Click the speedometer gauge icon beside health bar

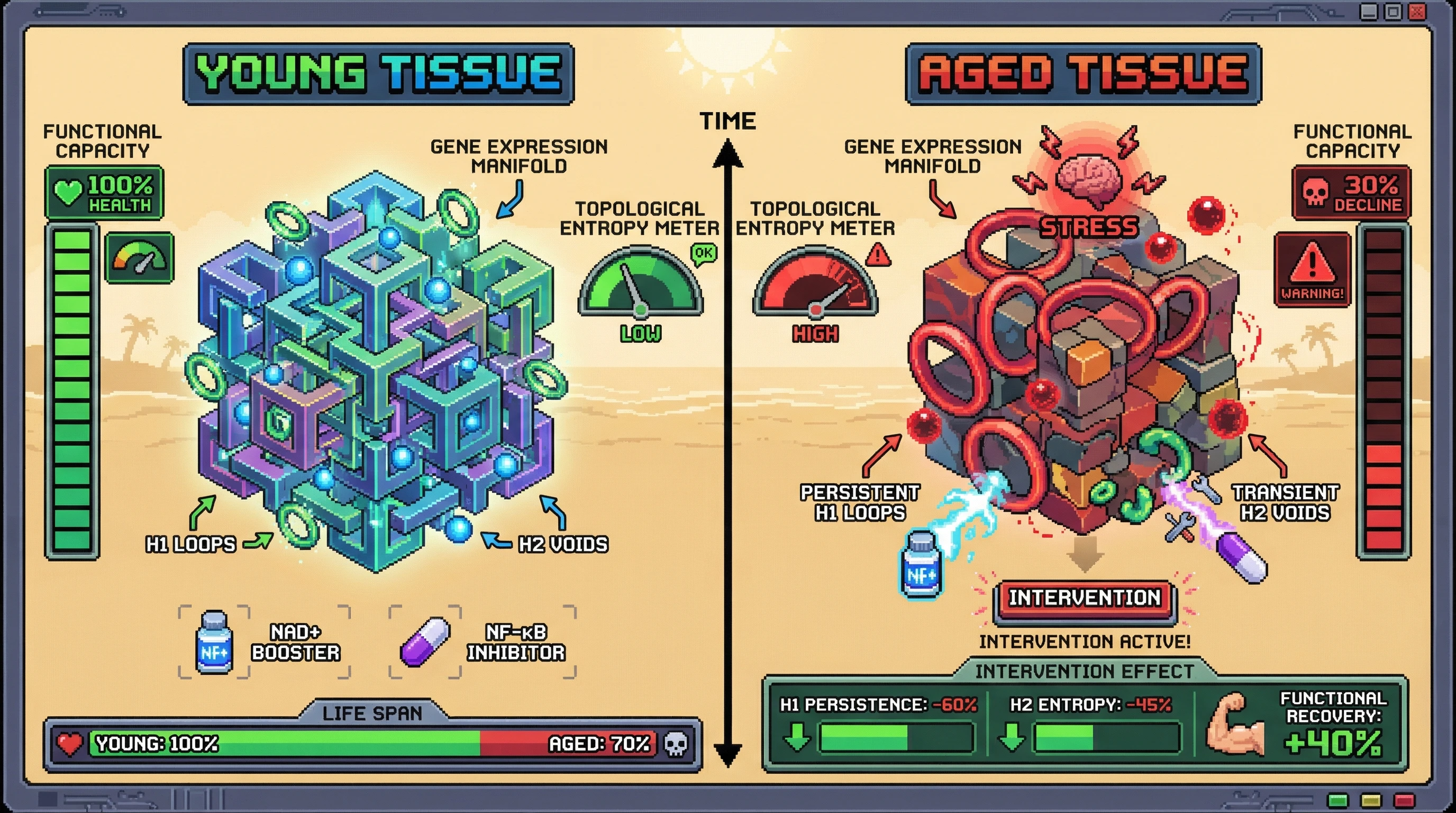(x=140, y=258)
